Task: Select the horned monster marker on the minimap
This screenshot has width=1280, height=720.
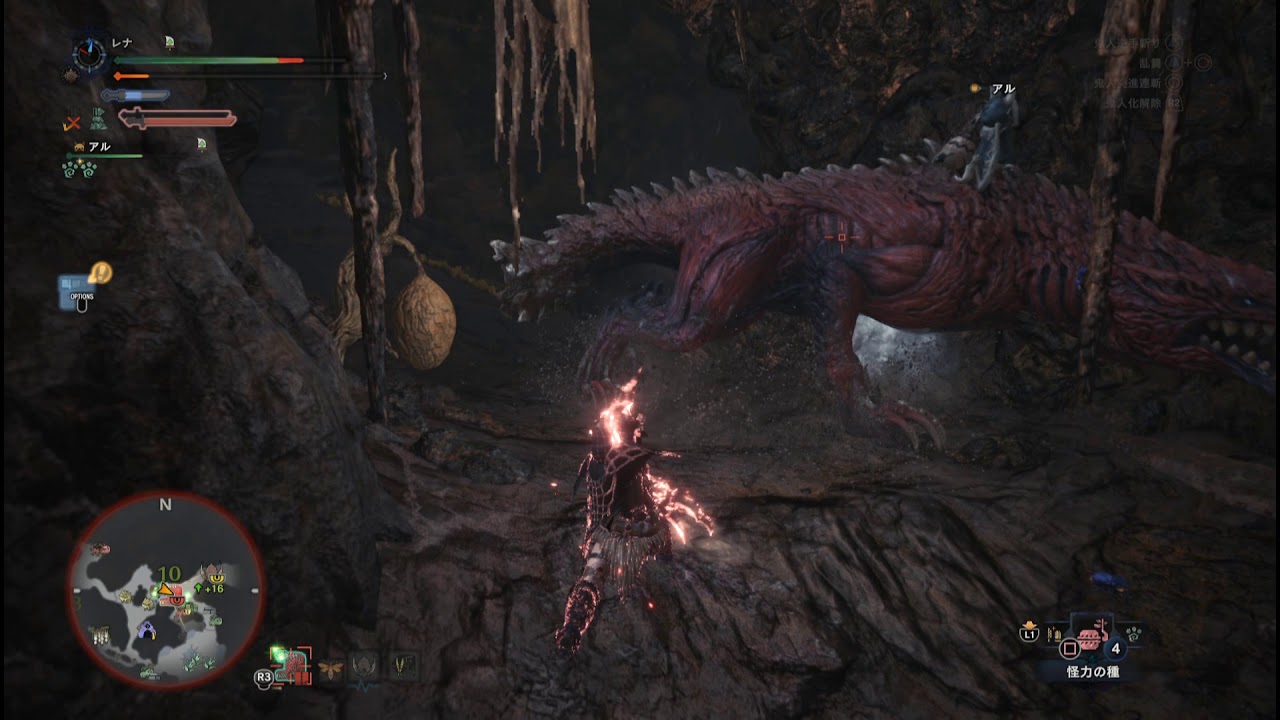Action: [x=213, y=574]
